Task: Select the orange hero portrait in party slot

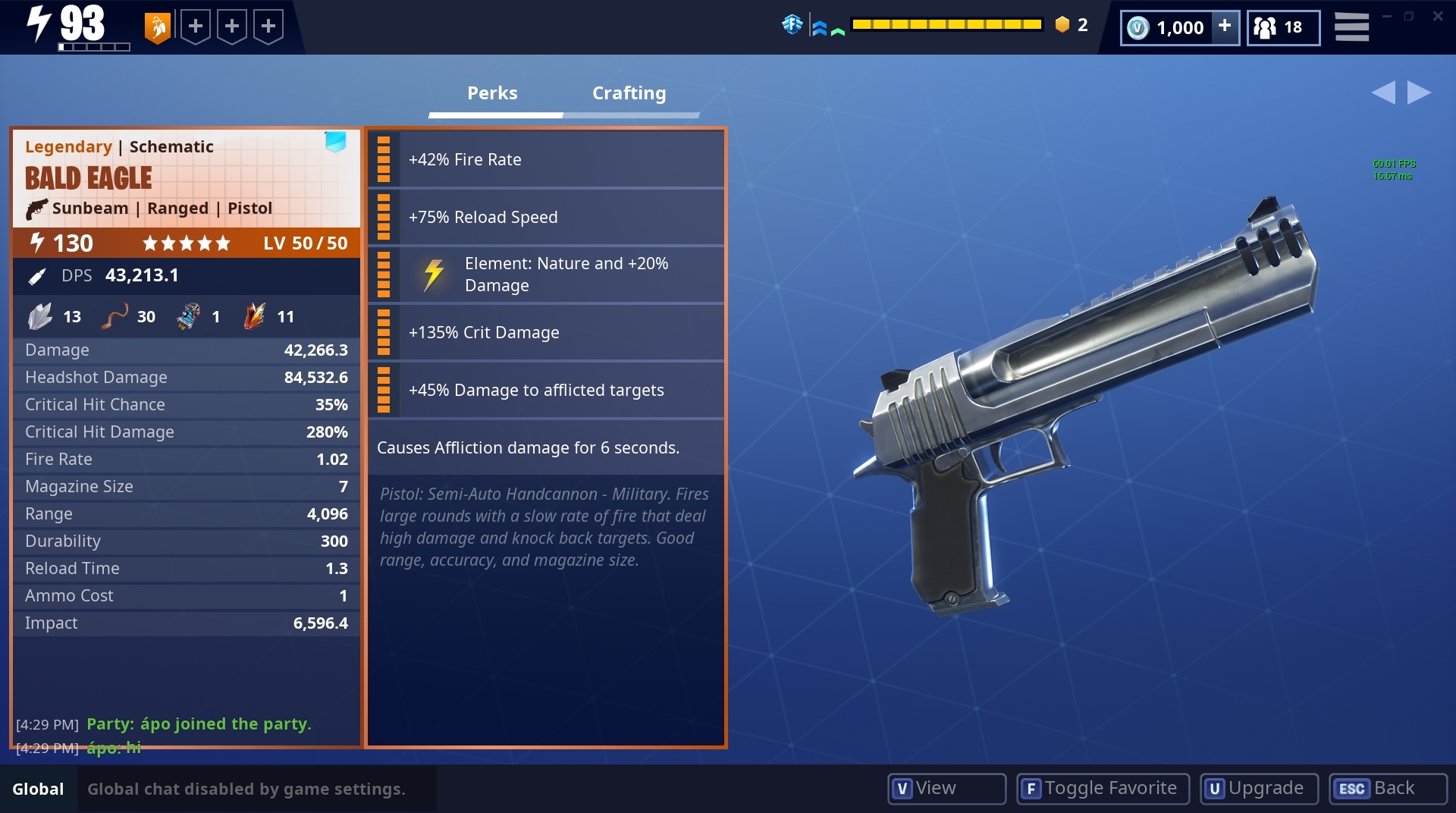Action: [x=157, y=26]
